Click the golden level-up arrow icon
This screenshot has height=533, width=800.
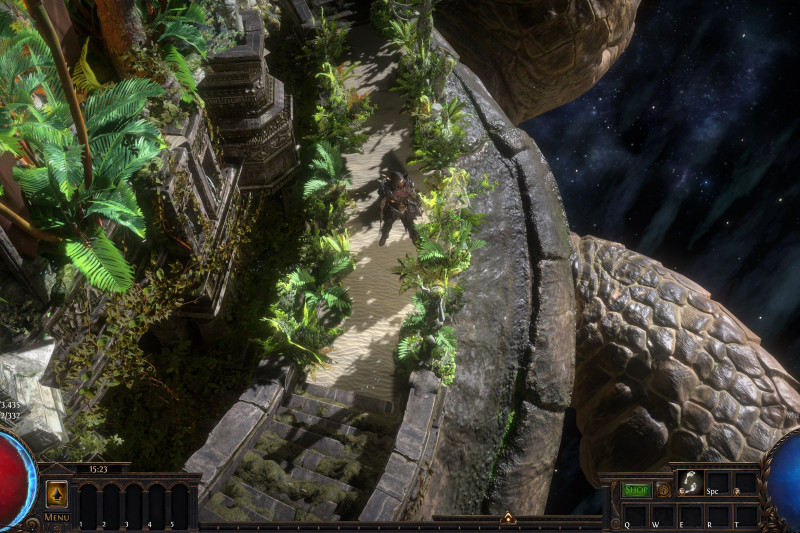click(x=57, y=494)
